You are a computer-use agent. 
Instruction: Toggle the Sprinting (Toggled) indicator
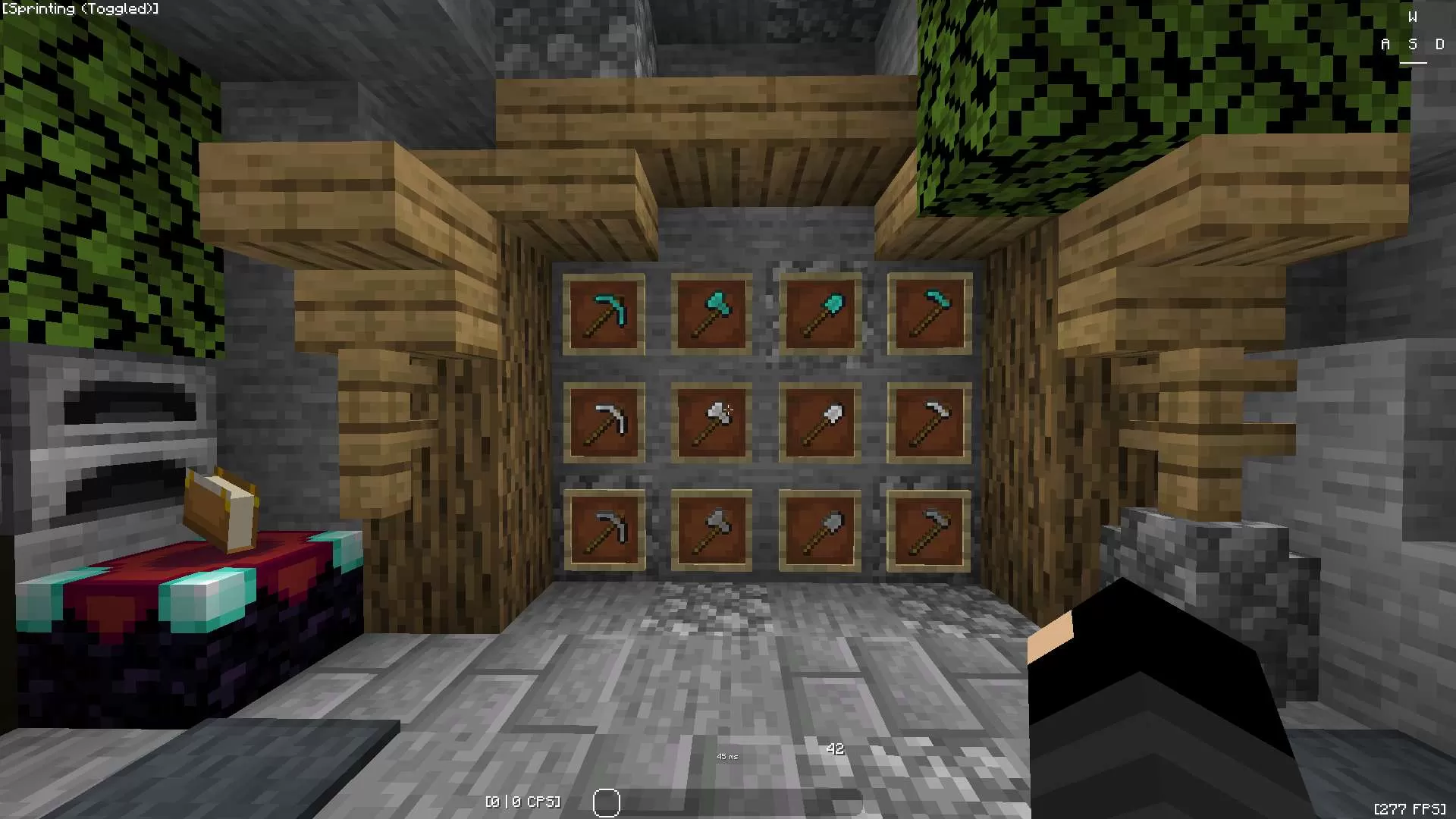[x=80, y=9]
